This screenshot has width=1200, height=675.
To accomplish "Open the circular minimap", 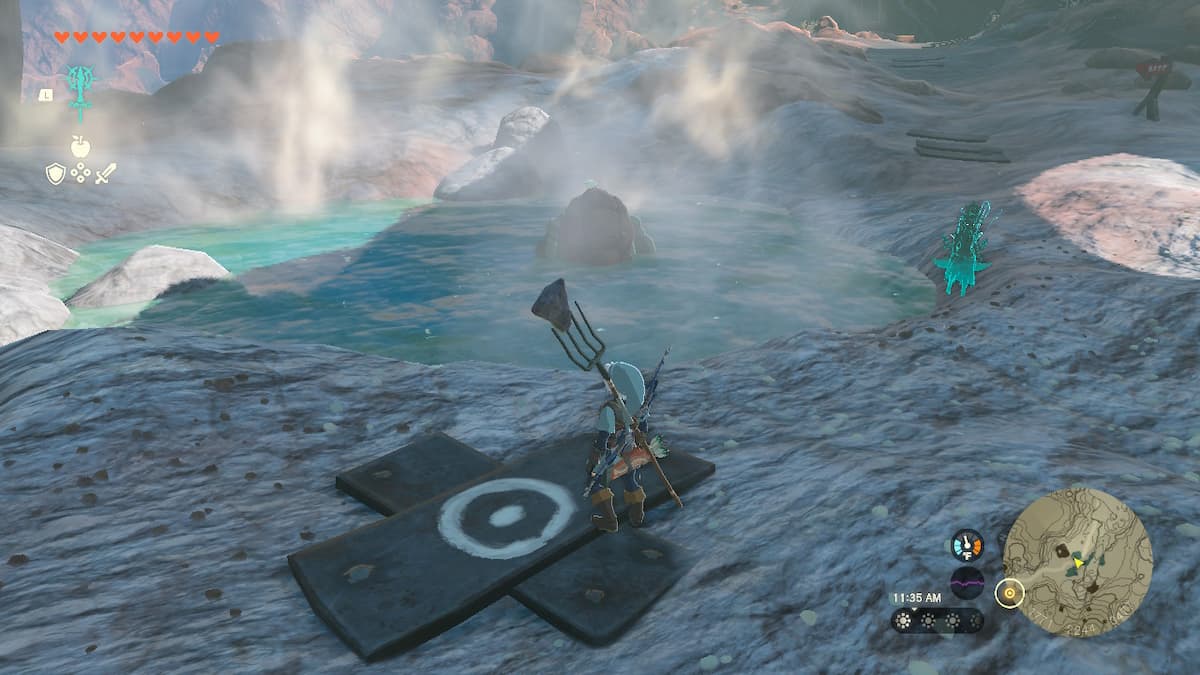I will coord(1077,560).
